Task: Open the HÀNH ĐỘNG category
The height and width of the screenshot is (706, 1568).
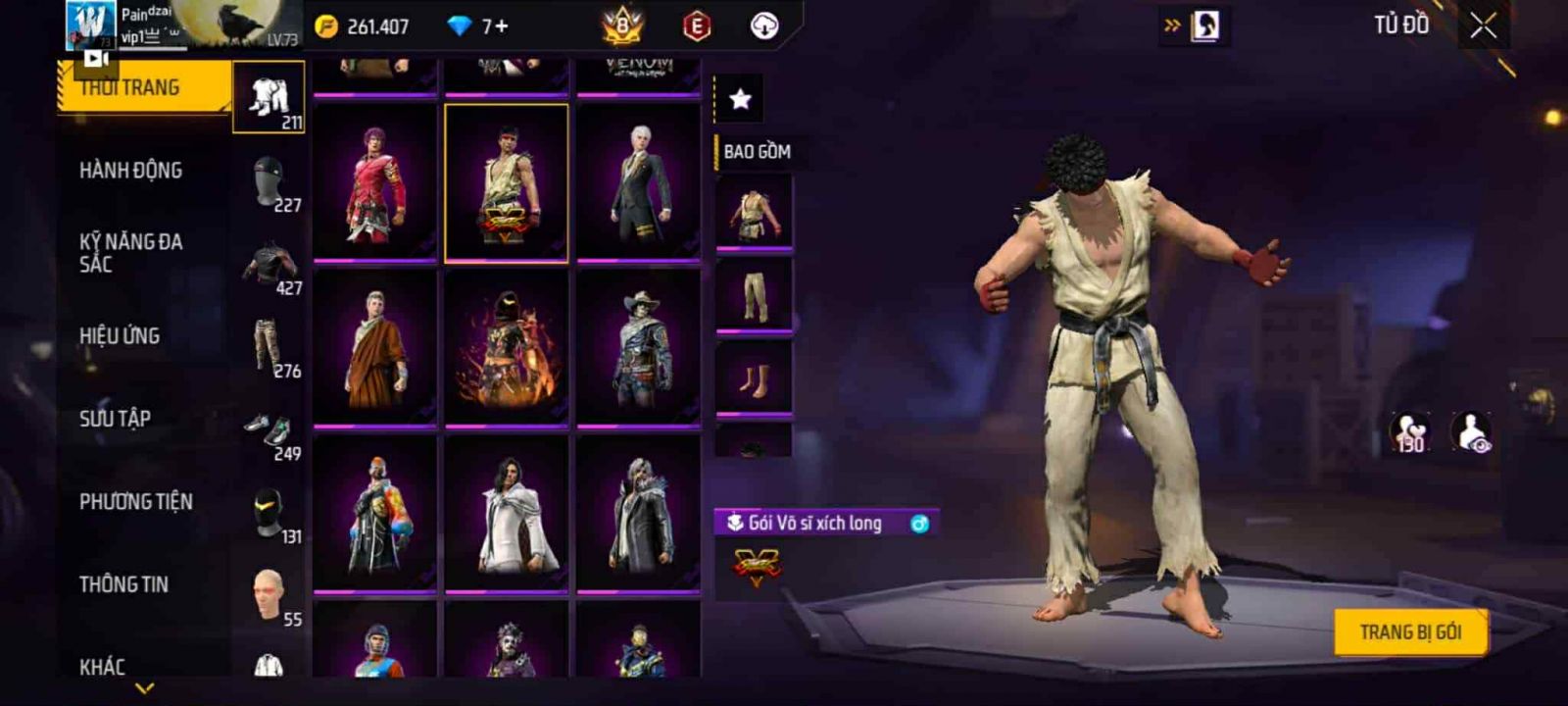Action: (131, 171)
